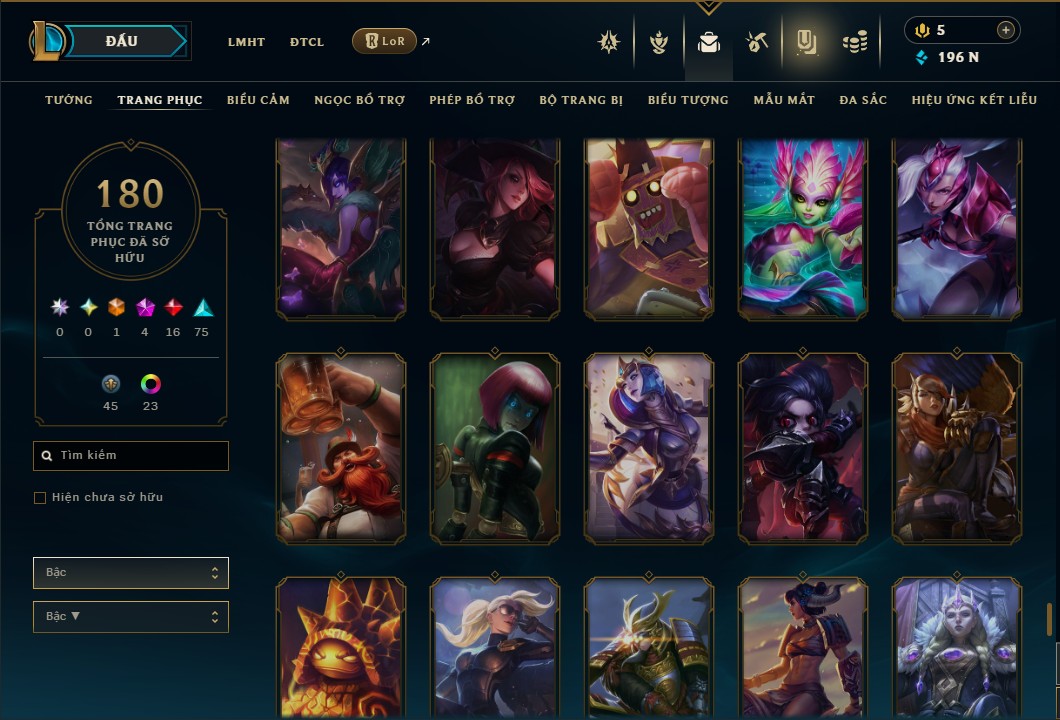Toggle the Hiện chưa sở hữu checkbox
1060x720 pixels.
40,498
